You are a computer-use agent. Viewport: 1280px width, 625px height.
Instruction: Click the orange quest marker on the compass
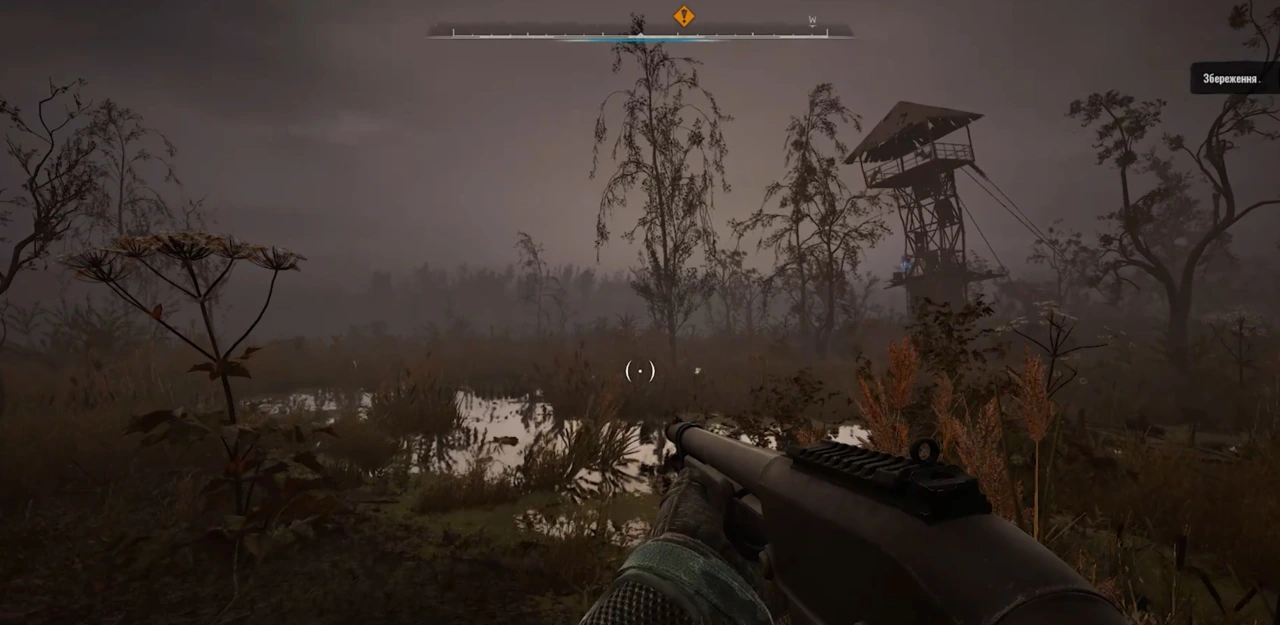click(x=684, y=16)
